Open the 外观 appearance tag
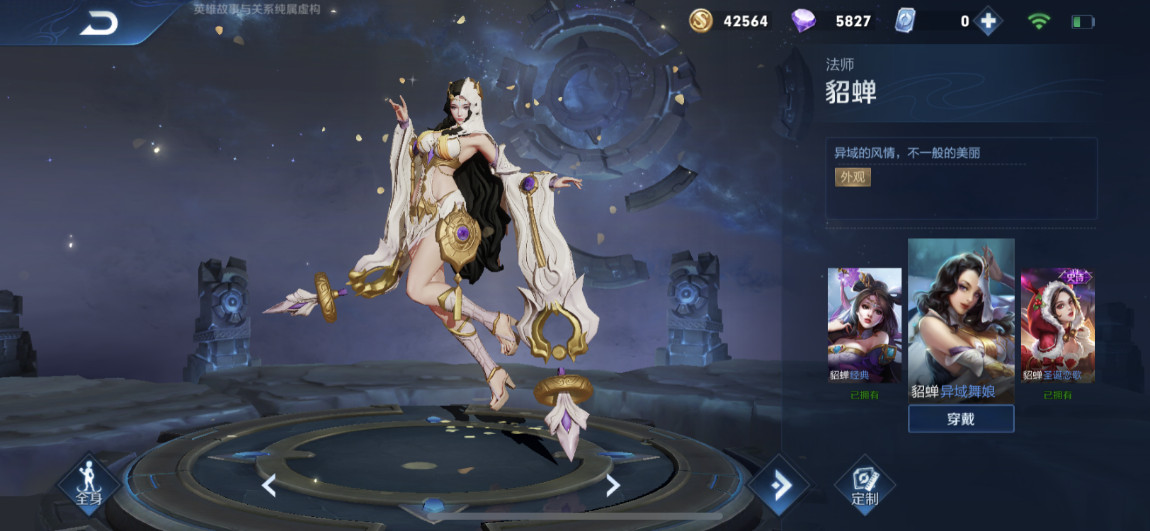This screenshot has height=531, width=1150. 853,177
